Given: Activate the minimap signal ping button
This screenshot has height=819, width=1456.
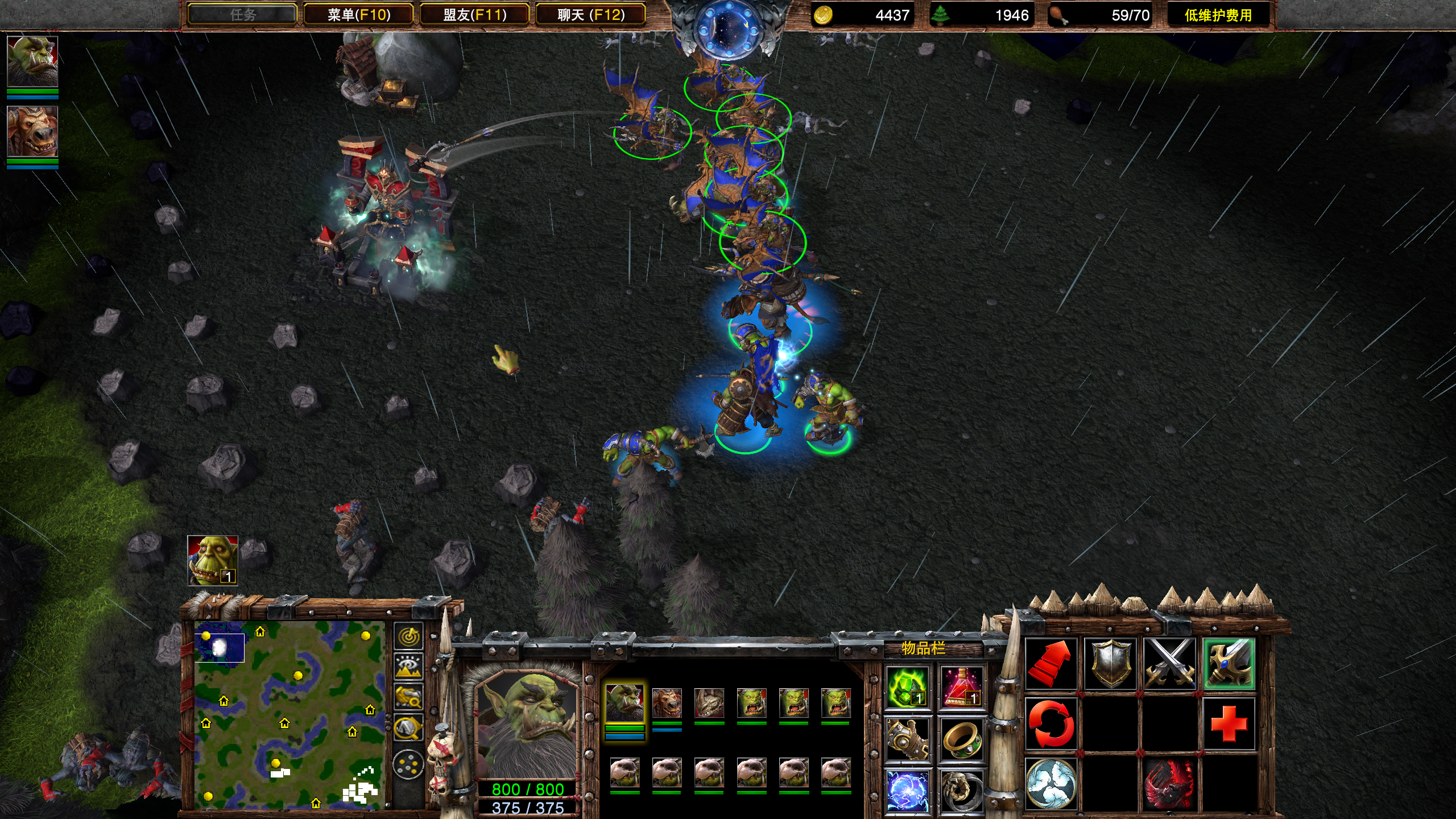Looking at the screenshot, I should coord(408,636).
